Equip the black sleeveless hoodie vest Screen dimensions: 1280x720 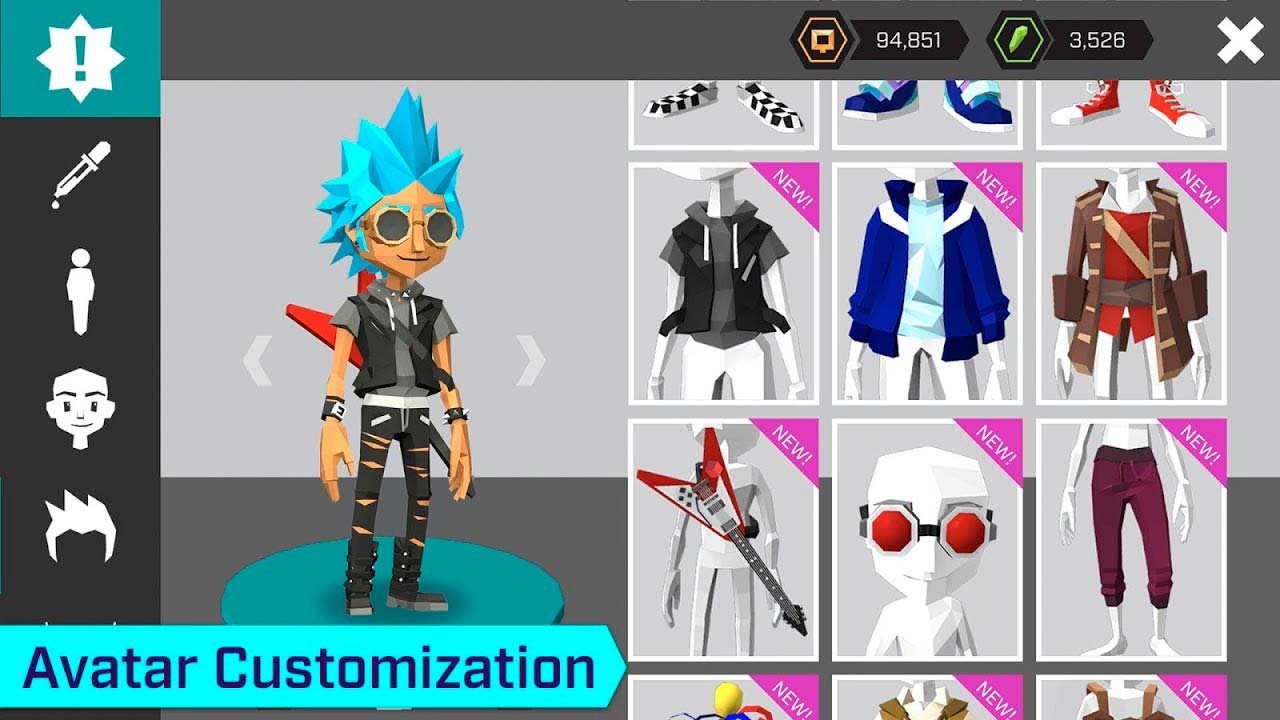(x=723, y=283)
